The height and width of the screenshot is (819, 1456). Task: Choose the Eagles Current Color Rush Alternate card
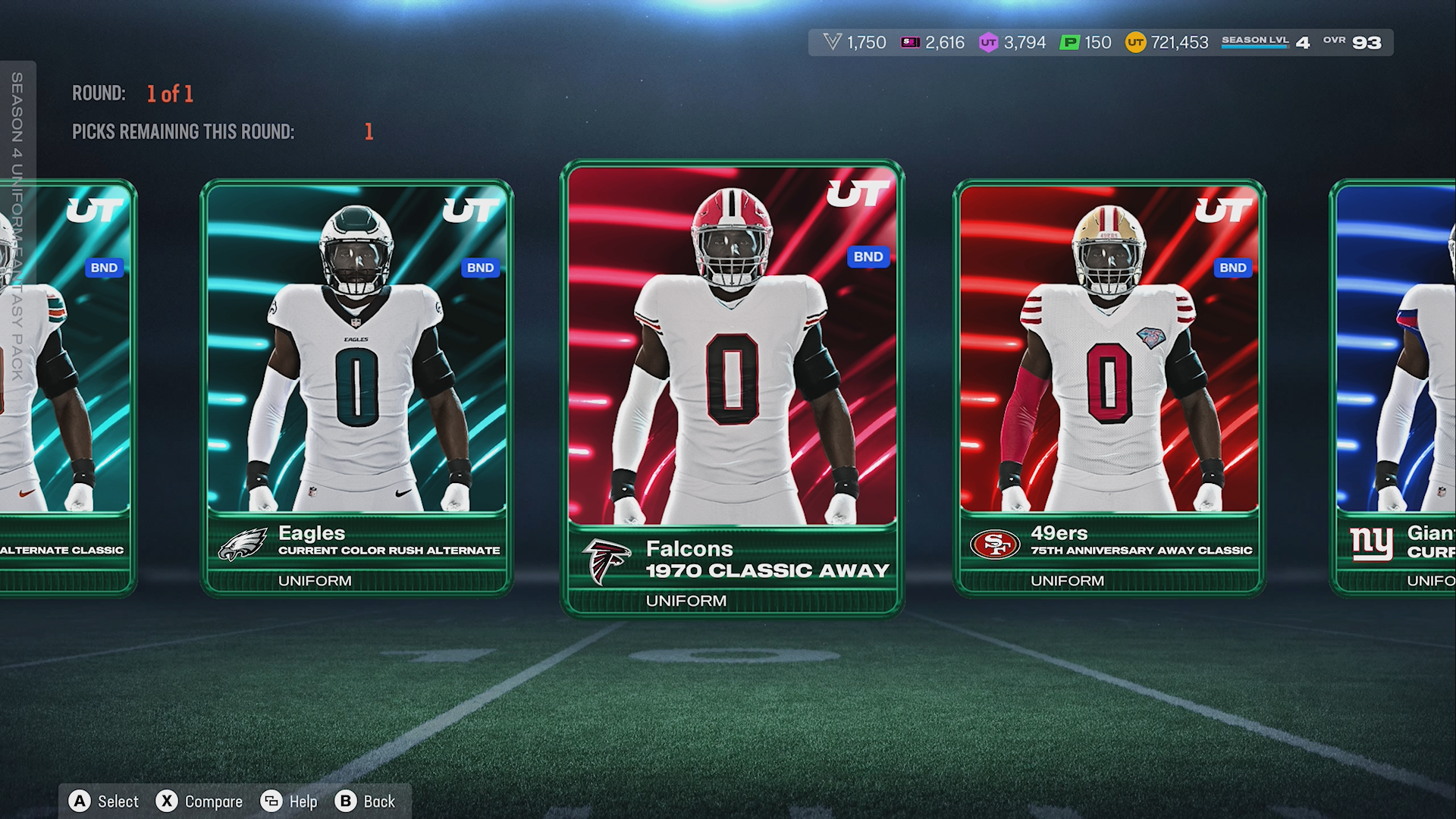(x=356, y=387)
